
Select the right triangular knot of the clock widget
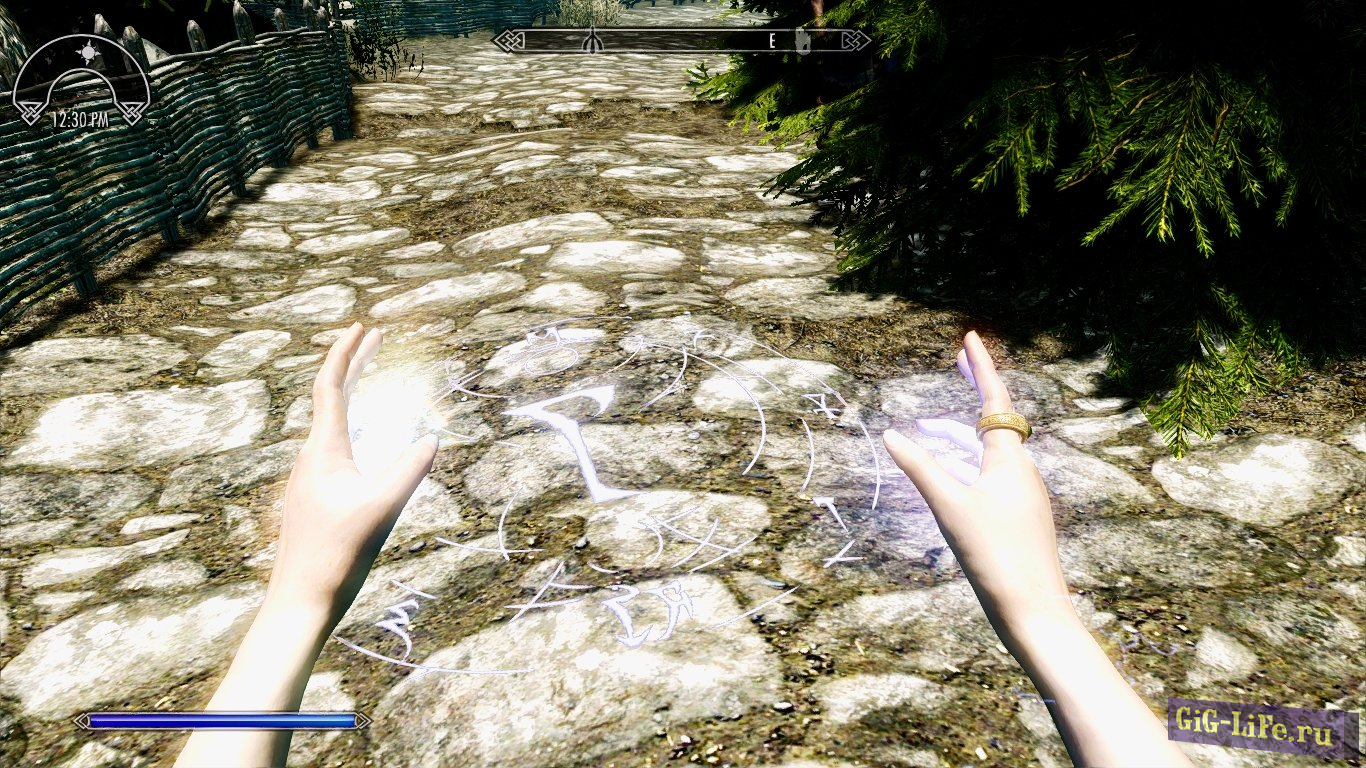pyautogui.click(x=131, y=112)
